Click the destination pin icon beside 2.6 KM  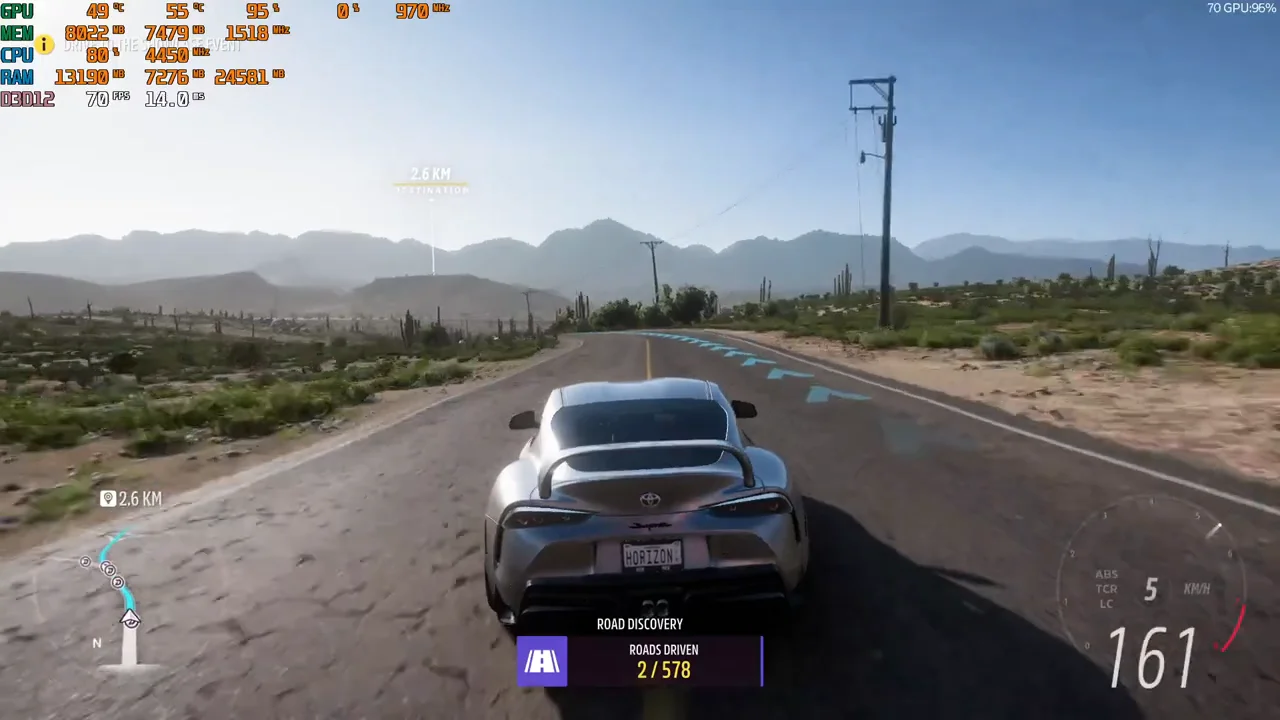click(108, 498)
